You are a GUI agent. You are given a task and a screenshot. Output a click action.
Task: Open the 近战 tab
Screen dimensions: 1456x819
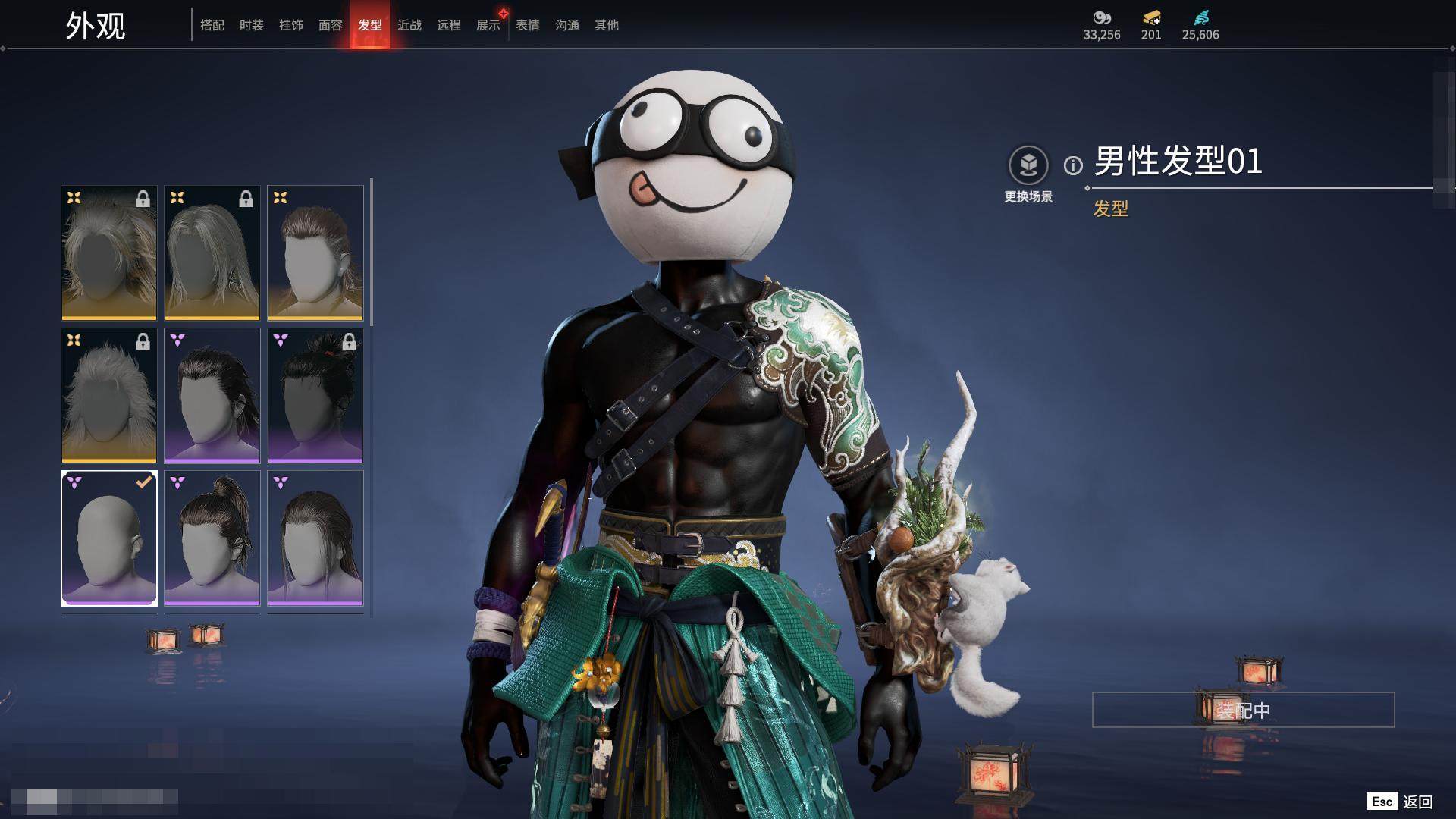[409, 25]
